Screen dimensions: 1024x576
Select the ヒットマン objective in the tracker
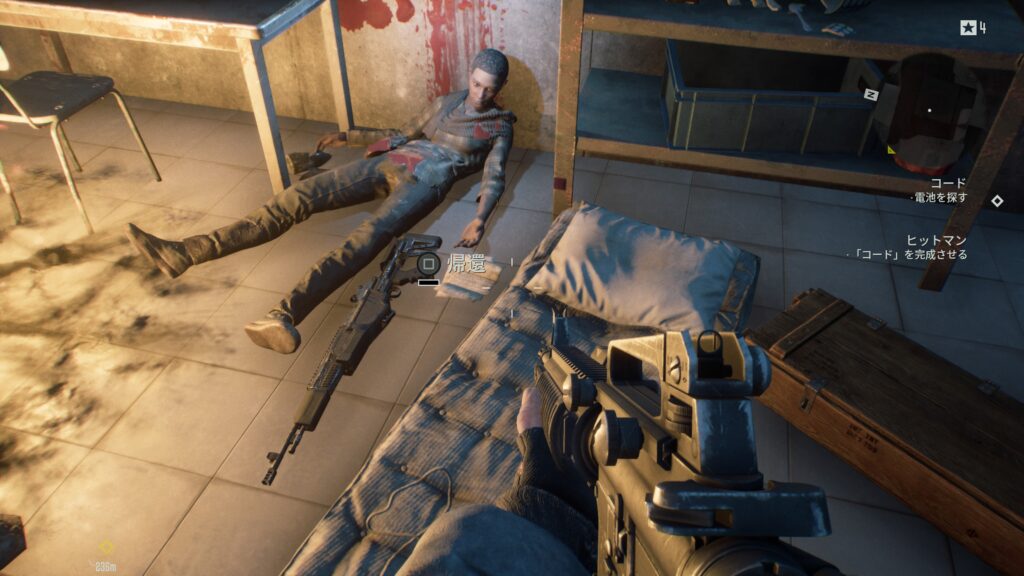[936, 240]
